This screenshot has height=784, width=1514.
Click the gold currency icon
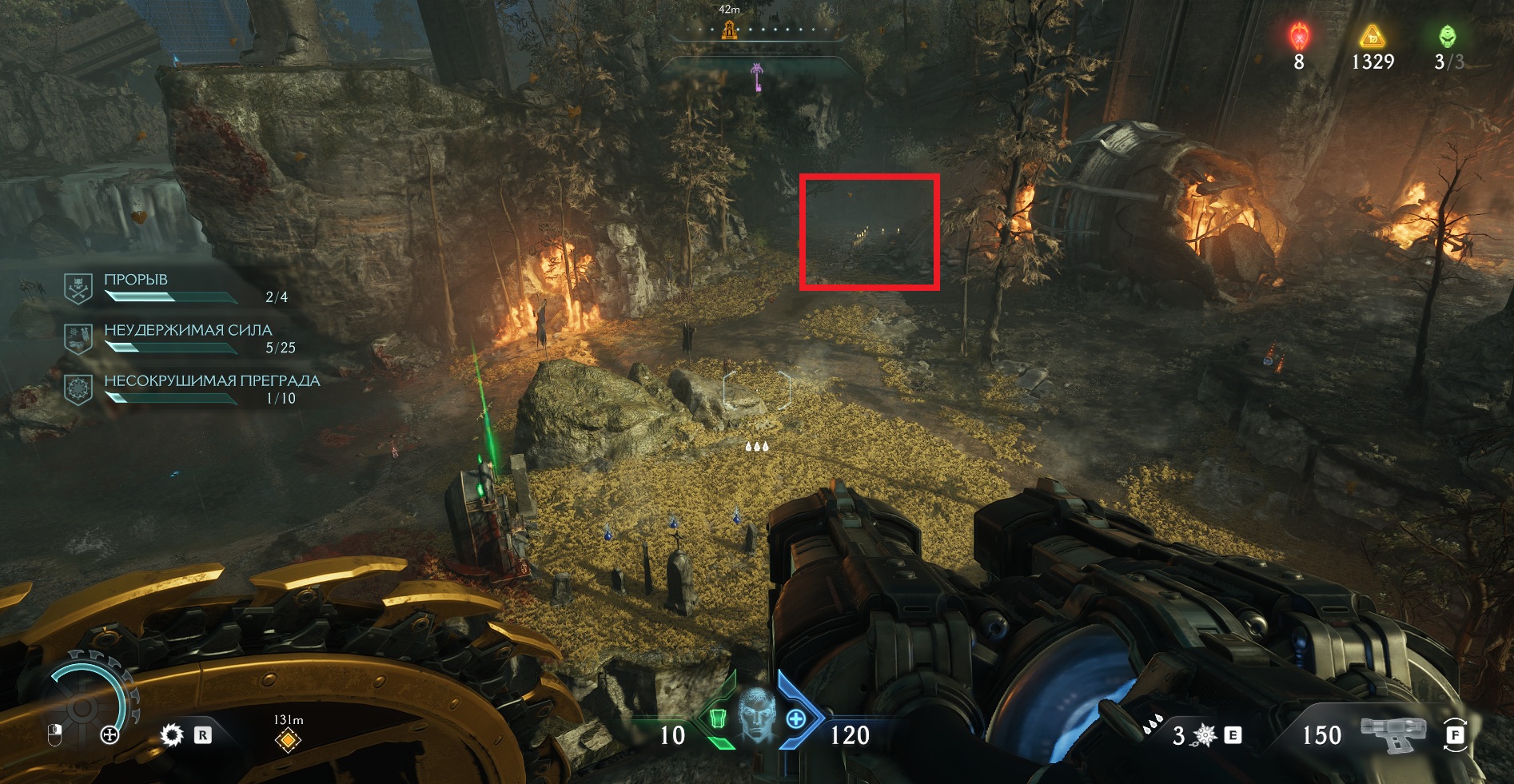(1372, 37)
